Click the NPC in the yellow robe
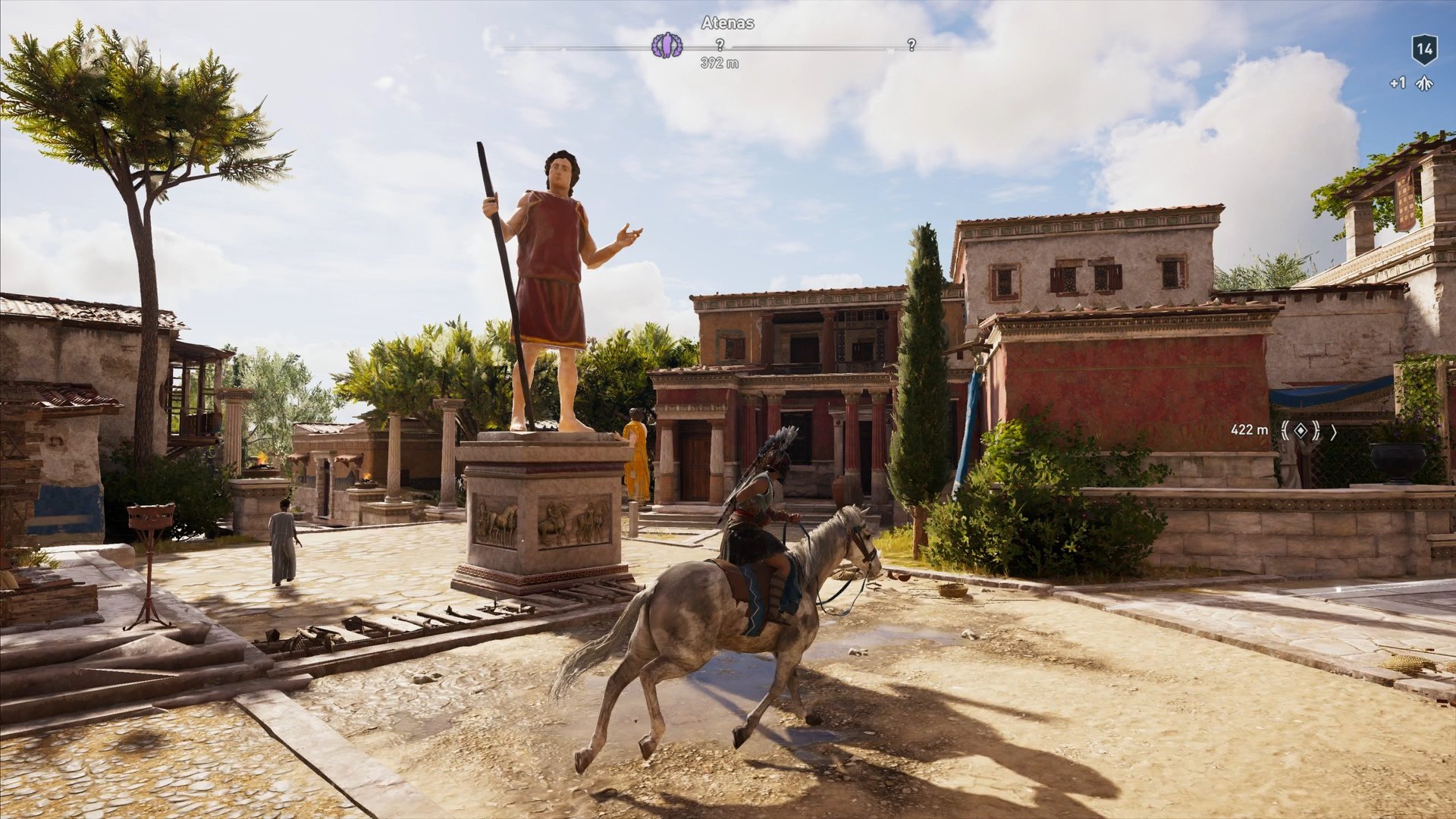1456x819 pixels. click(637, 463)
